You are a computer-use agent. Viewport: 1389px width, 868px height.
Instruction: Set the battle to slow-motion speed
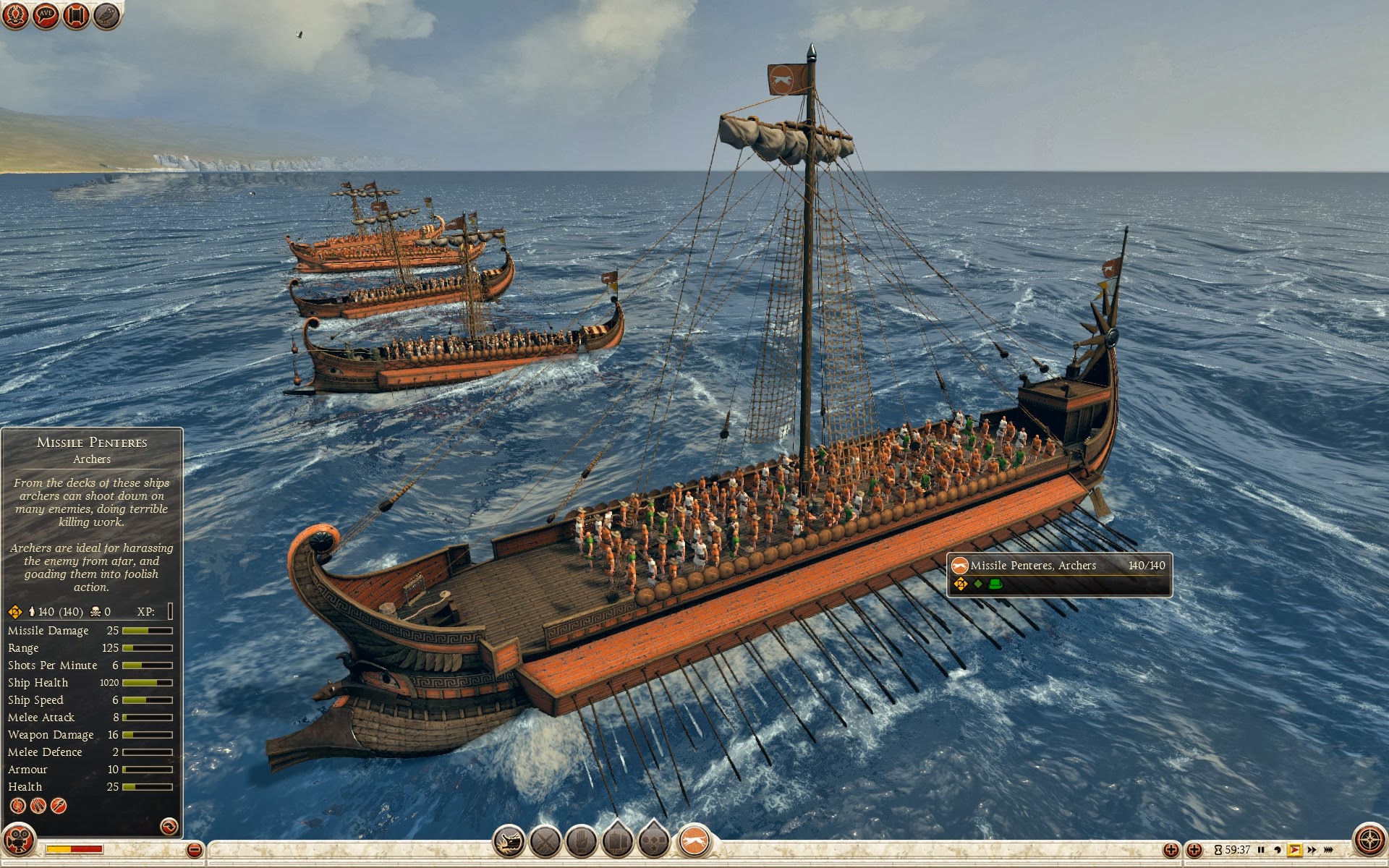tap(1278, 850)
